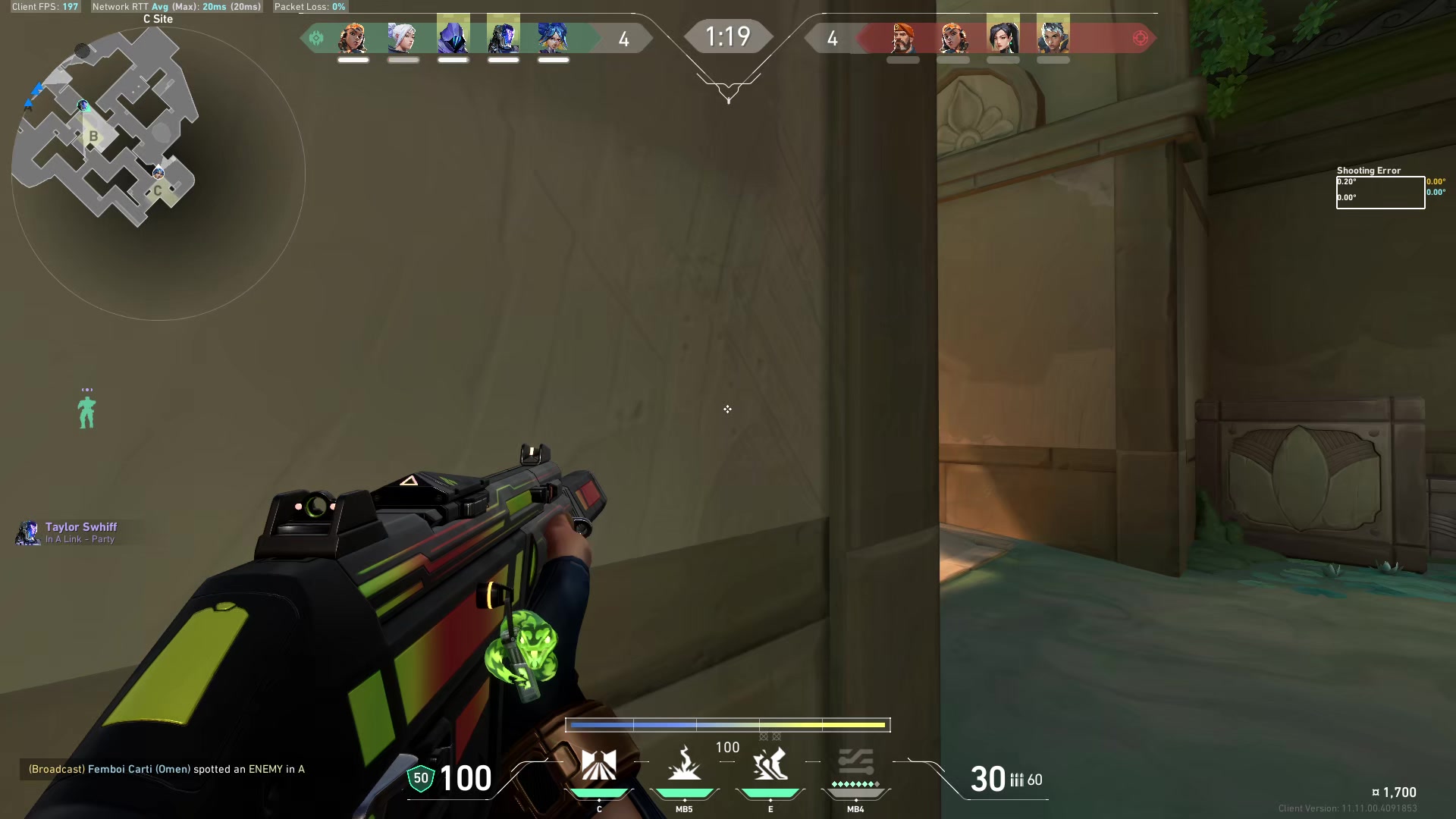Select the enemy team's Raze portrait
Image resolution: width=1456 pixels, height=819 pixels.
pos(953,37)
